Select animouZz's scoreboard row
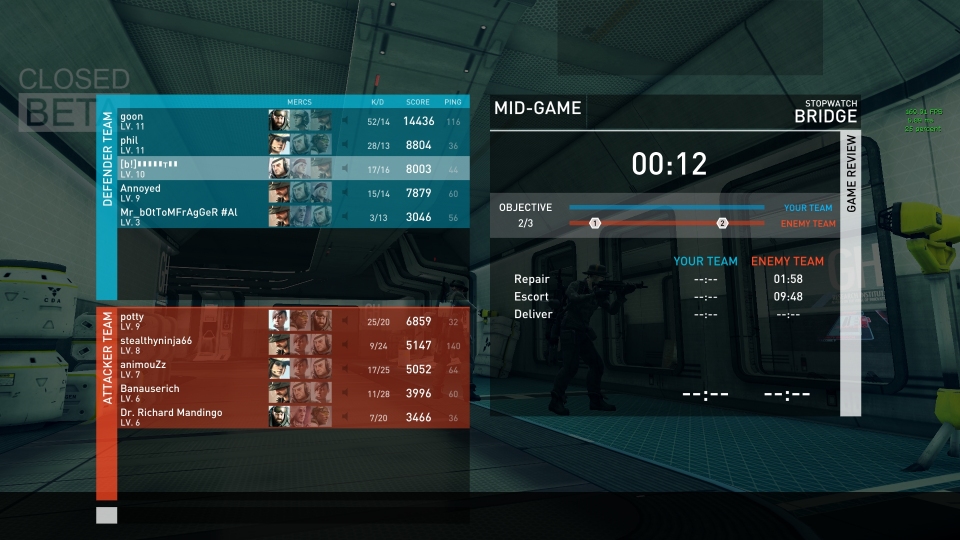 190,369
